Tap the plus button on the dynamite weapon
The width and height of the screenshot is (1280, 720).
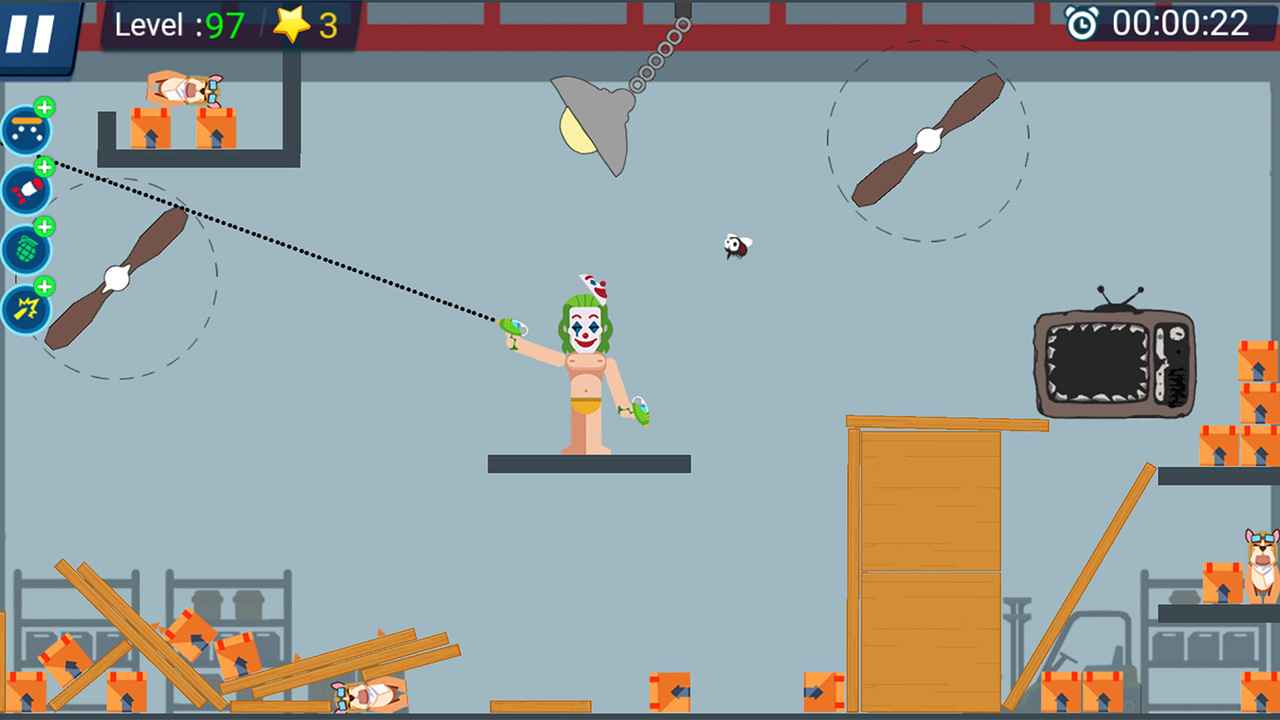pyautogui.click(x=44, y=287)
